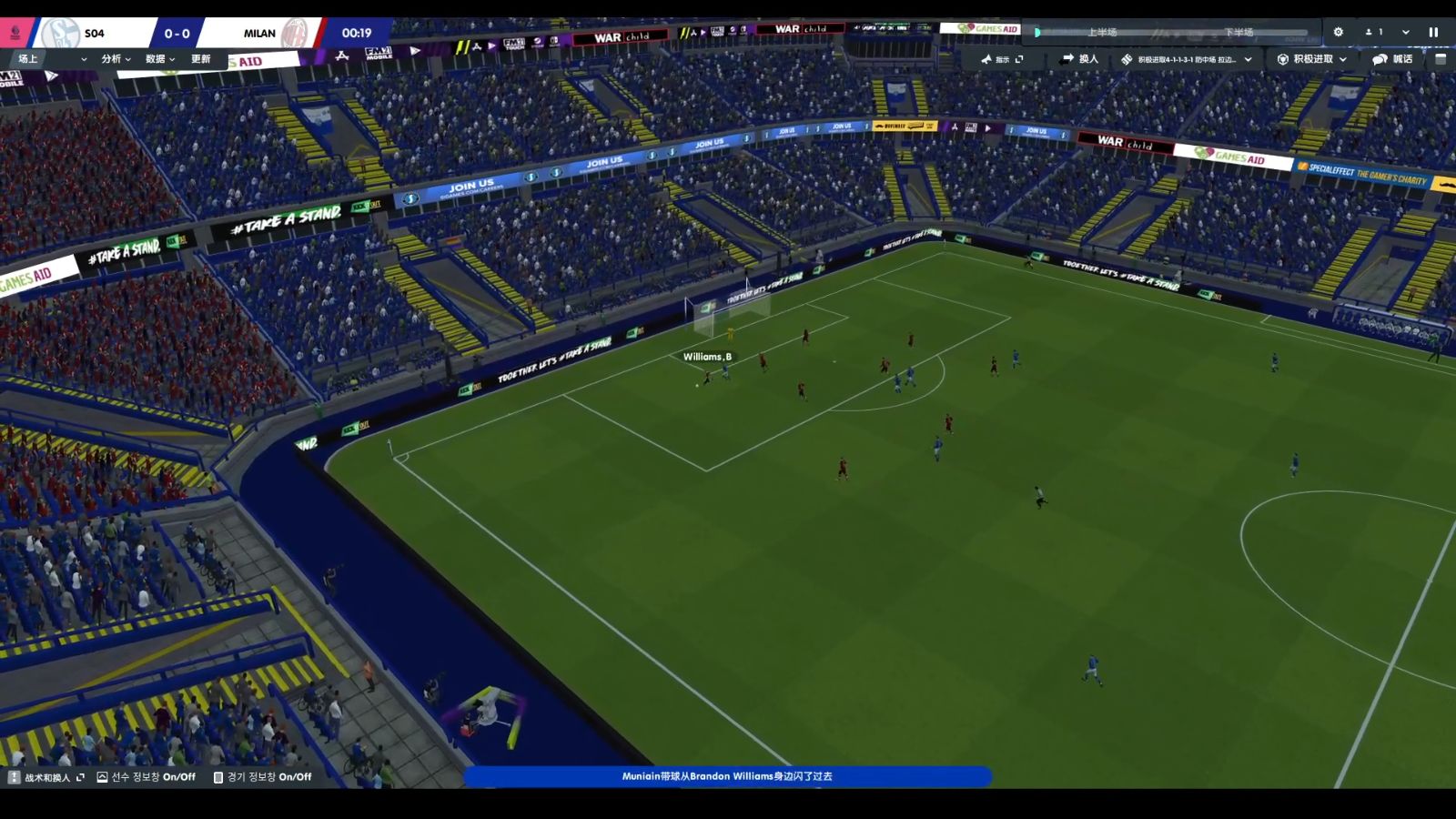Click the league badge beside S04
Viewport: 1456px width, 819px height.
15,33
